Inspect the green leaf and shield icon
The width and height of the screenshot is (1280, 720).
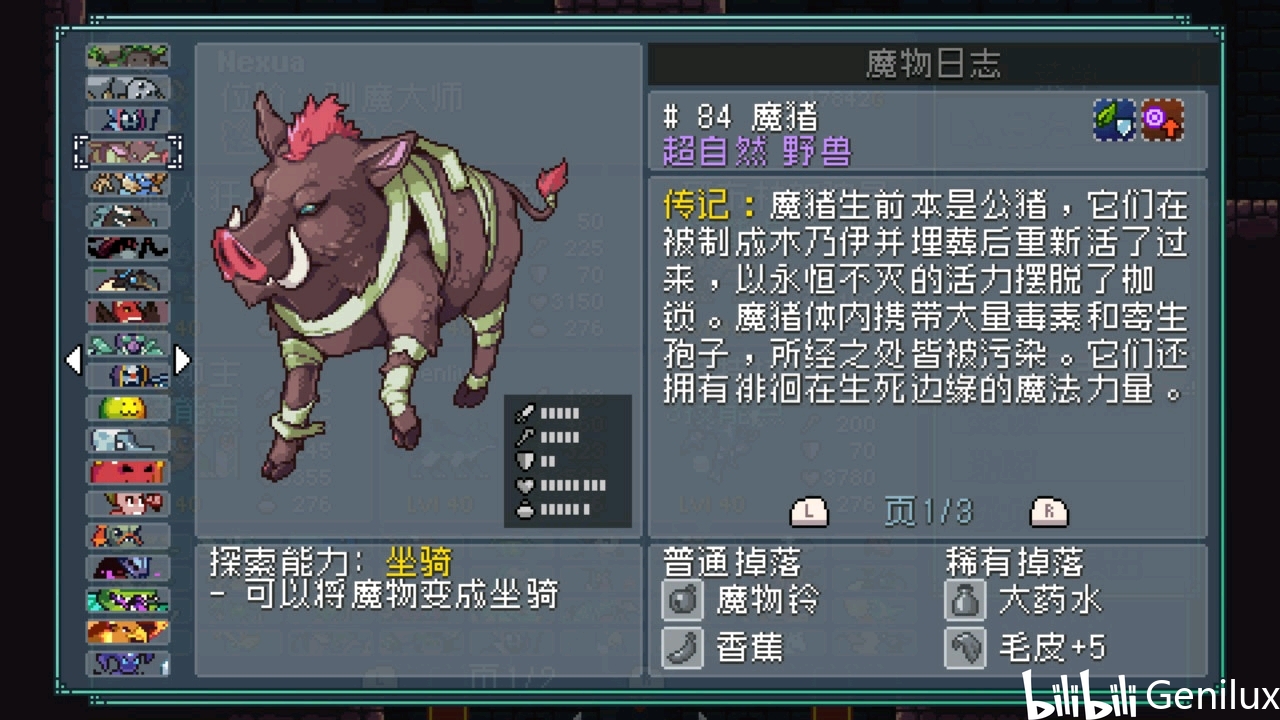[1113, 120]
